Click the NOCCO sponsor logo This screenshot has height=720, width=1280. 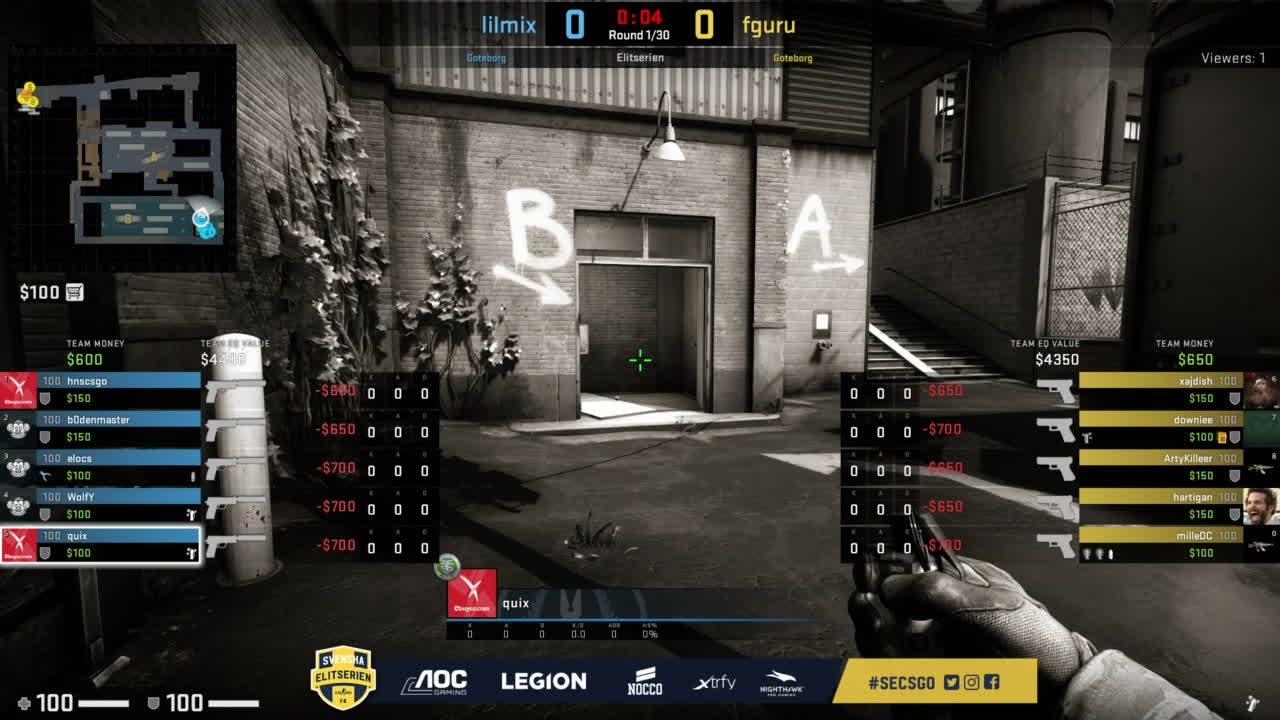click(x=644, y=680)
